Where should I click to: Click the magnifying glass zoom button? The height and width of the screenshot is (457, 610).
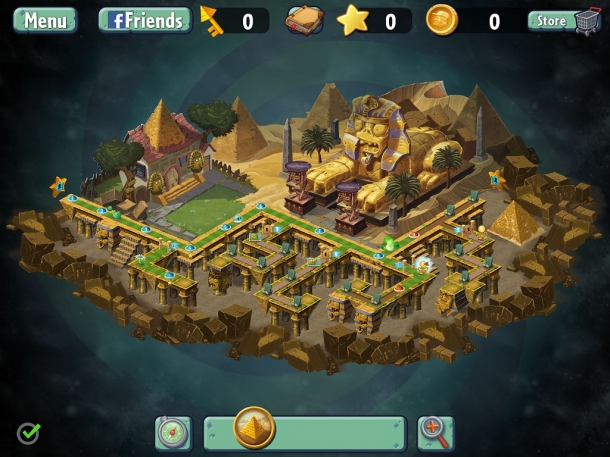click(x=435, y=432)
